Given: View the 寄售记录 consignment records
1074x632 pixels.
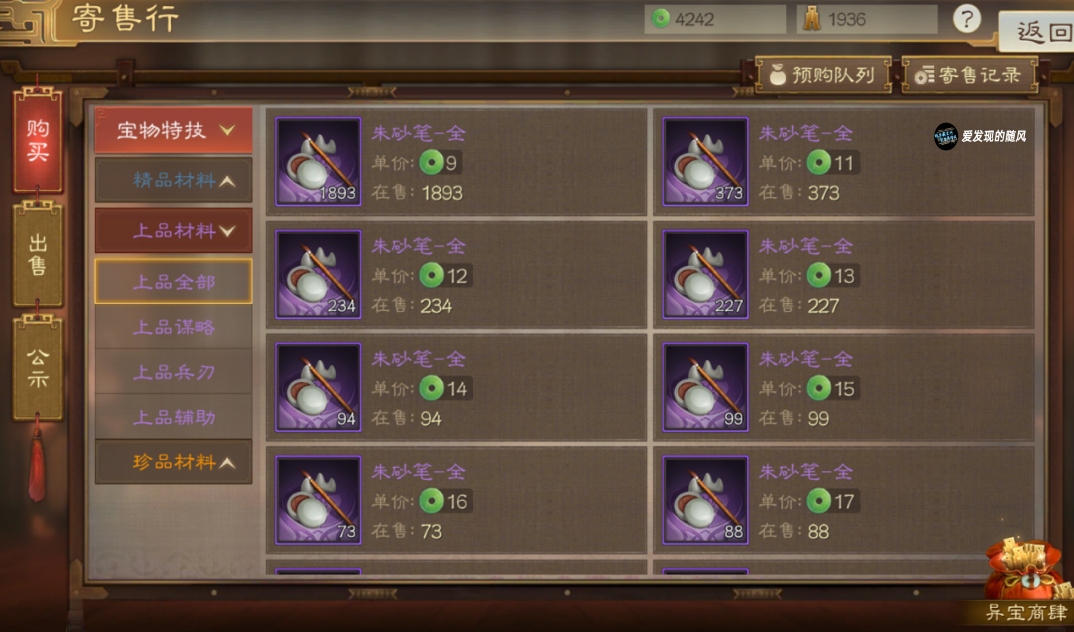Looking at the screenshot, I should coord(969,75).
